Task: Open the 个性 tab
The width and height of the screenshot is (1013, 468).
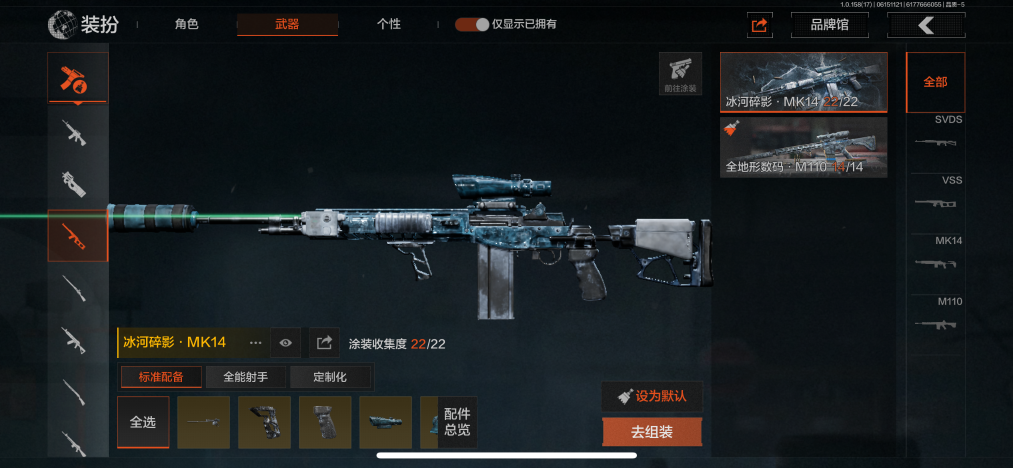Action: pos(389,24)
